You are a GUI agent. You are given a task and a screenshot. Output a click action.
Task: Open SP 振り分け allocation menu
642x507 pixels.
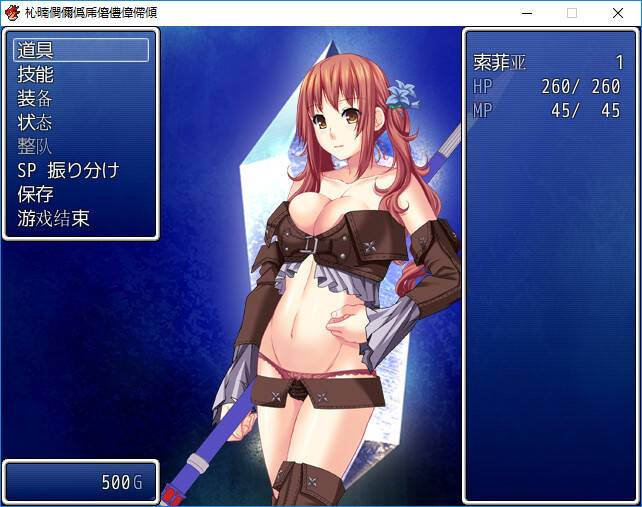click(x=81, y=170)
